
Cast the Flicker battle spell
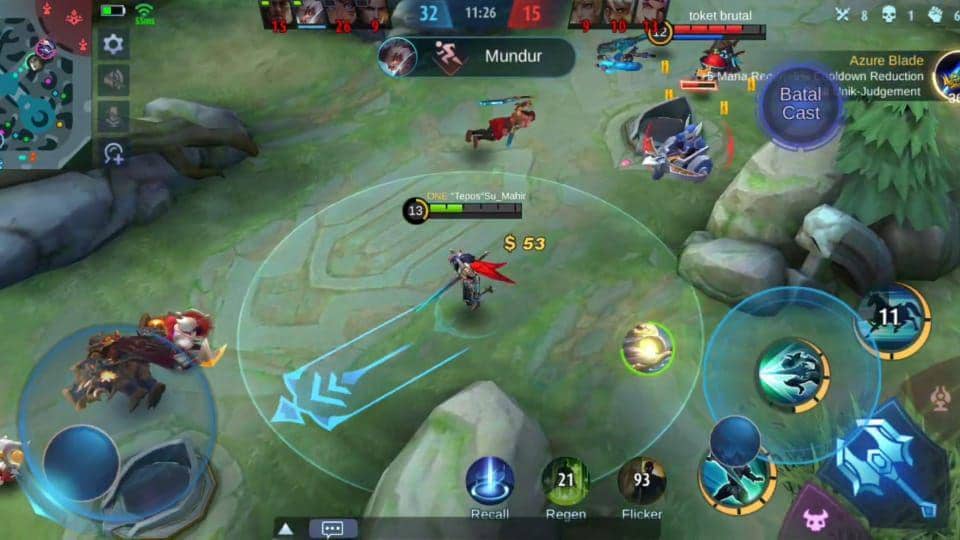[x=642, y=481]
